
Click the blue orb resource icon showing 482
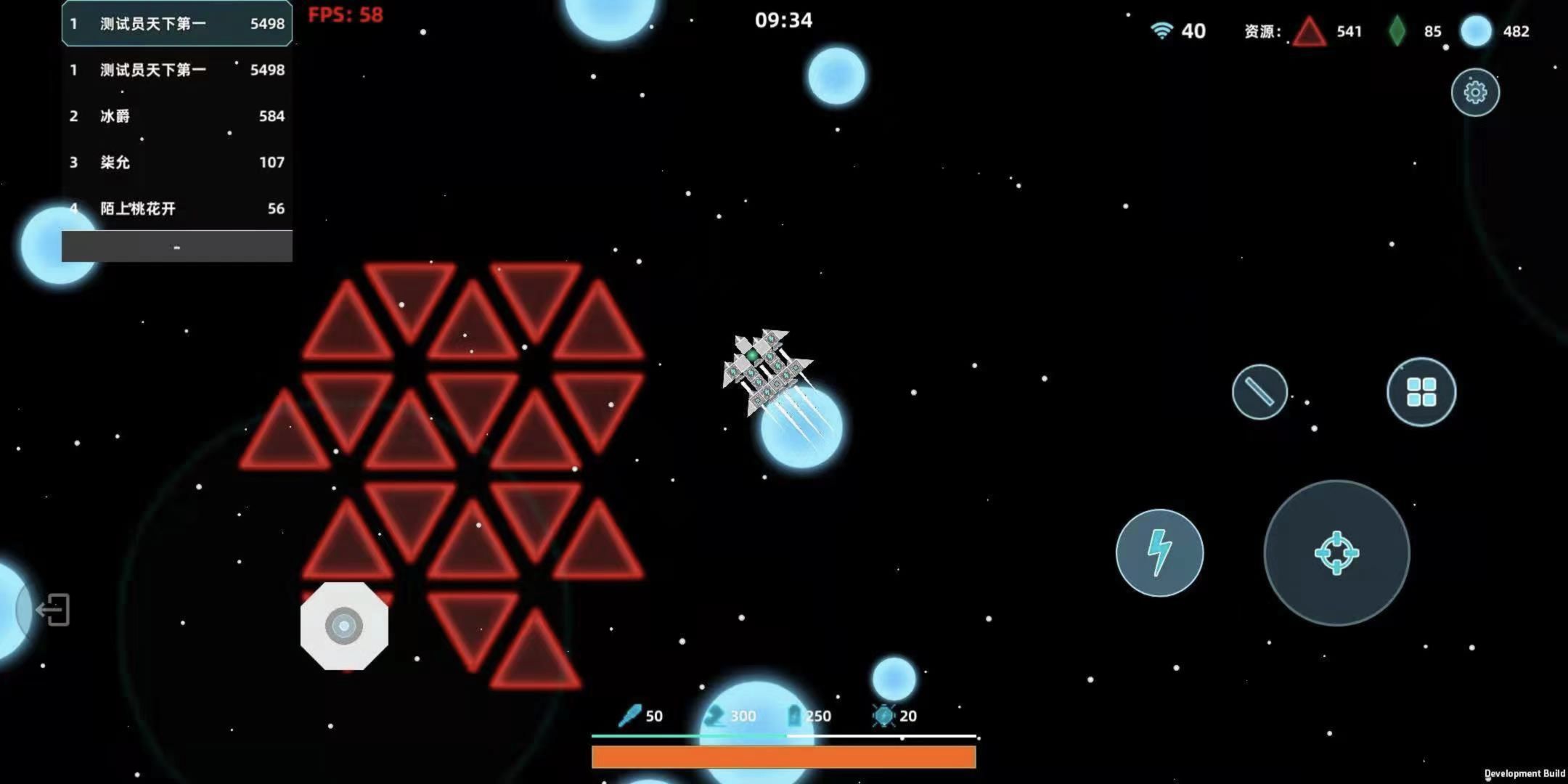pyautogui.click(x=1476, y=30)
